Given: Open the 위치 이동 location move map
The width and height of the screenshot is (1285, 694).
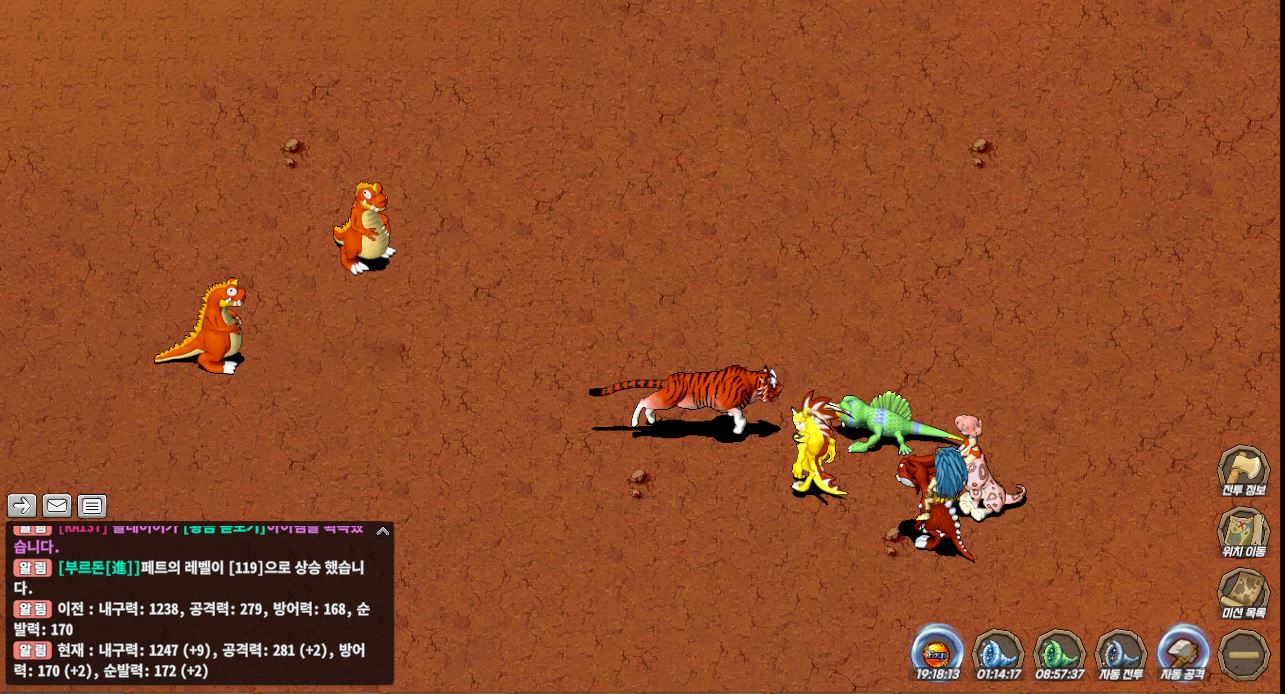Looking at the screenshot, I should click(1243, 530).
